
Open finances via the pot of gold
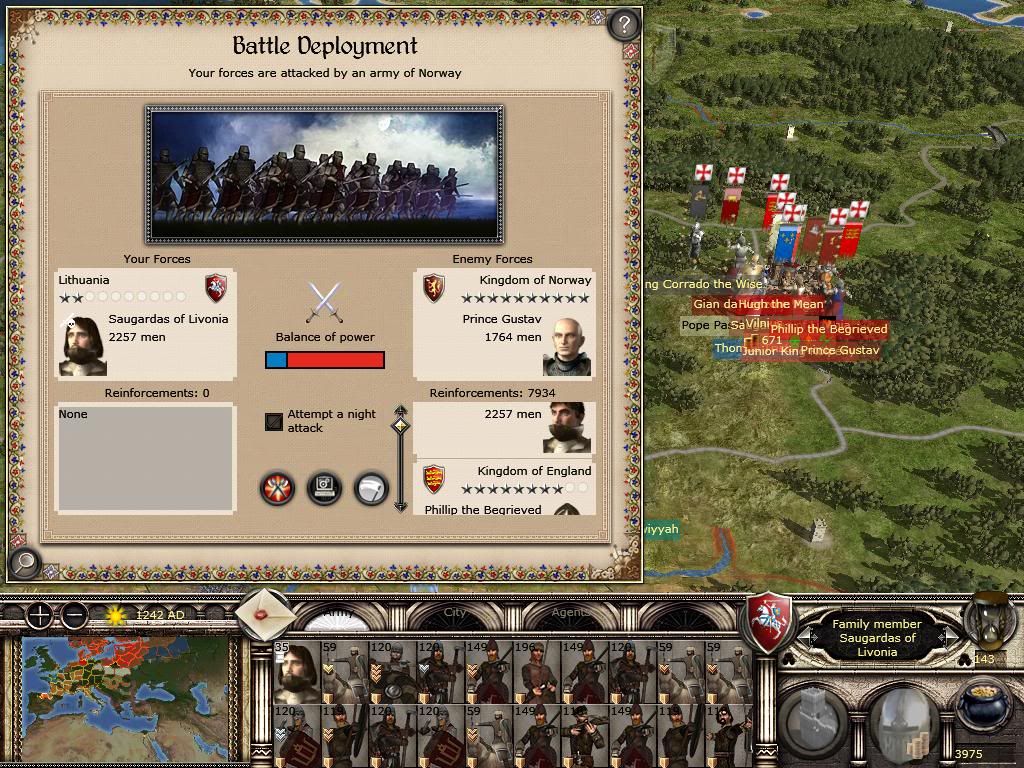coord(984,706)
